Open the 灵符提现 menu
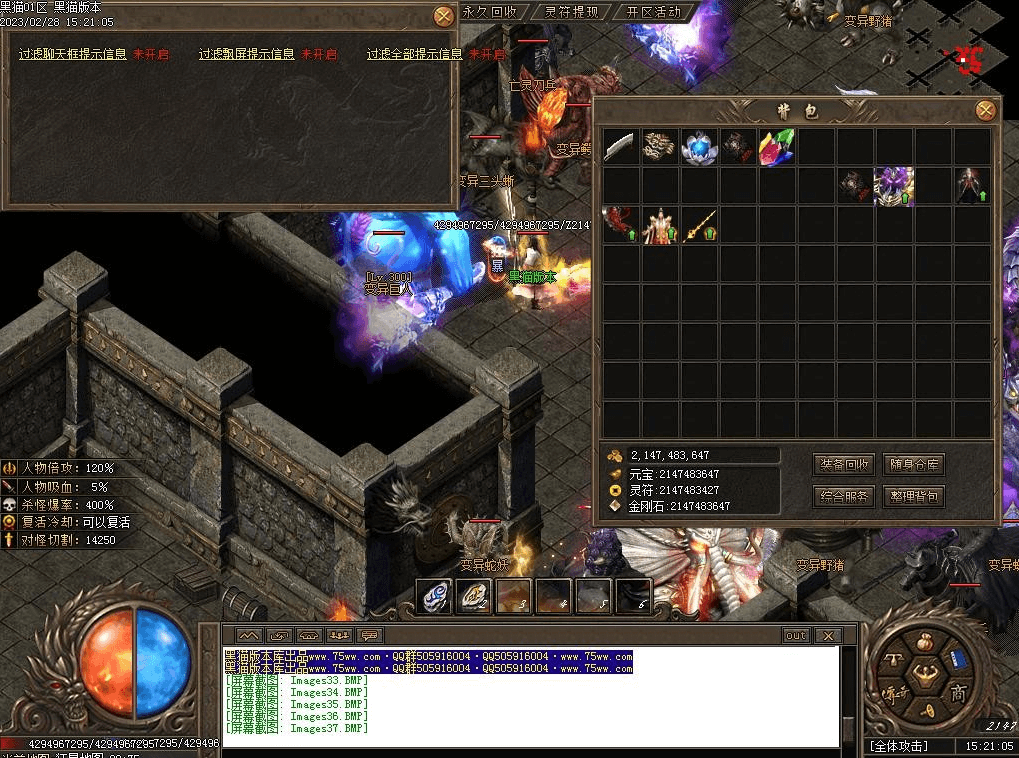The height and width of the screenshot is (758, 1019). [x=571, y=12]
